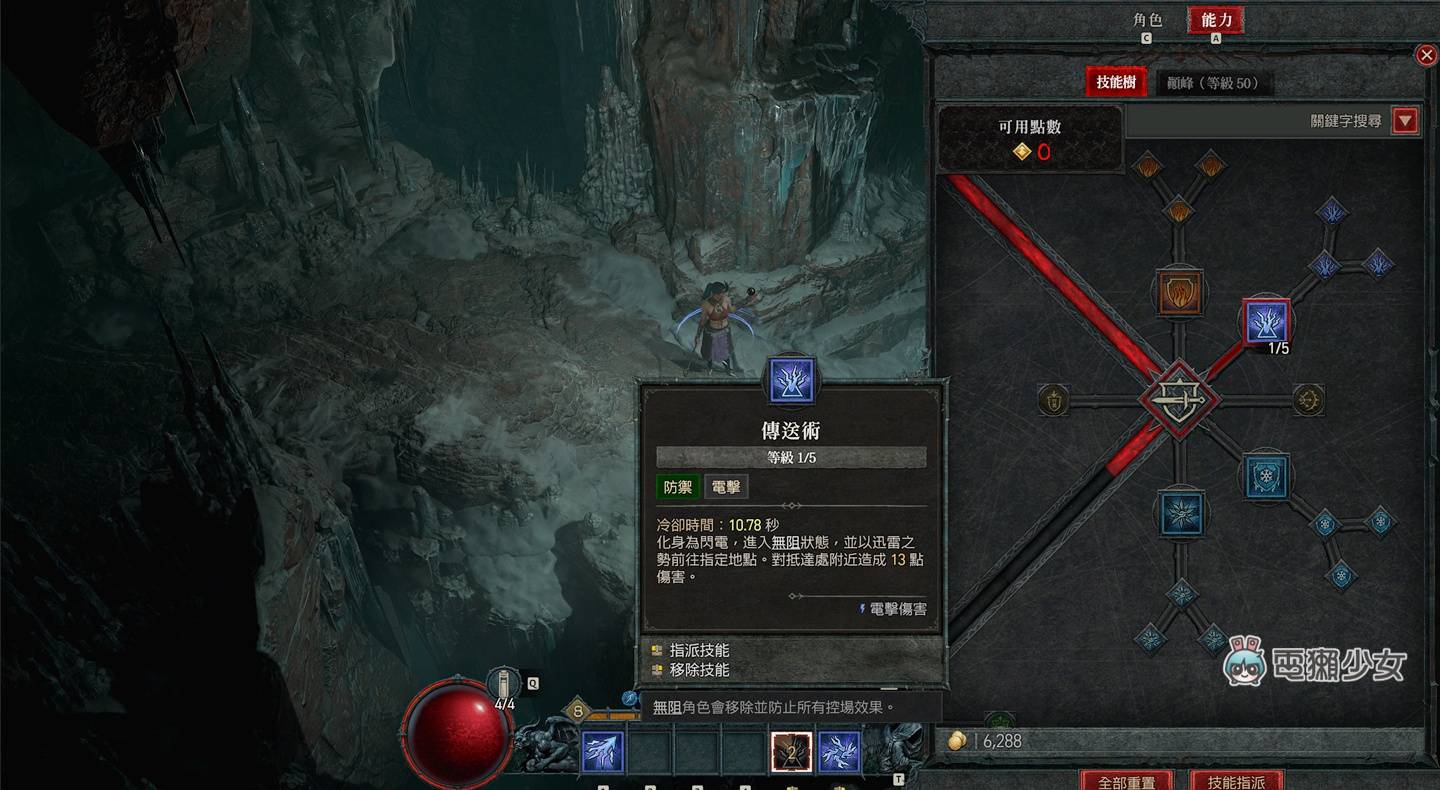Choose 指派技能 in the Teleport tooltip
1440x790 pixels.
click(699, 650)
